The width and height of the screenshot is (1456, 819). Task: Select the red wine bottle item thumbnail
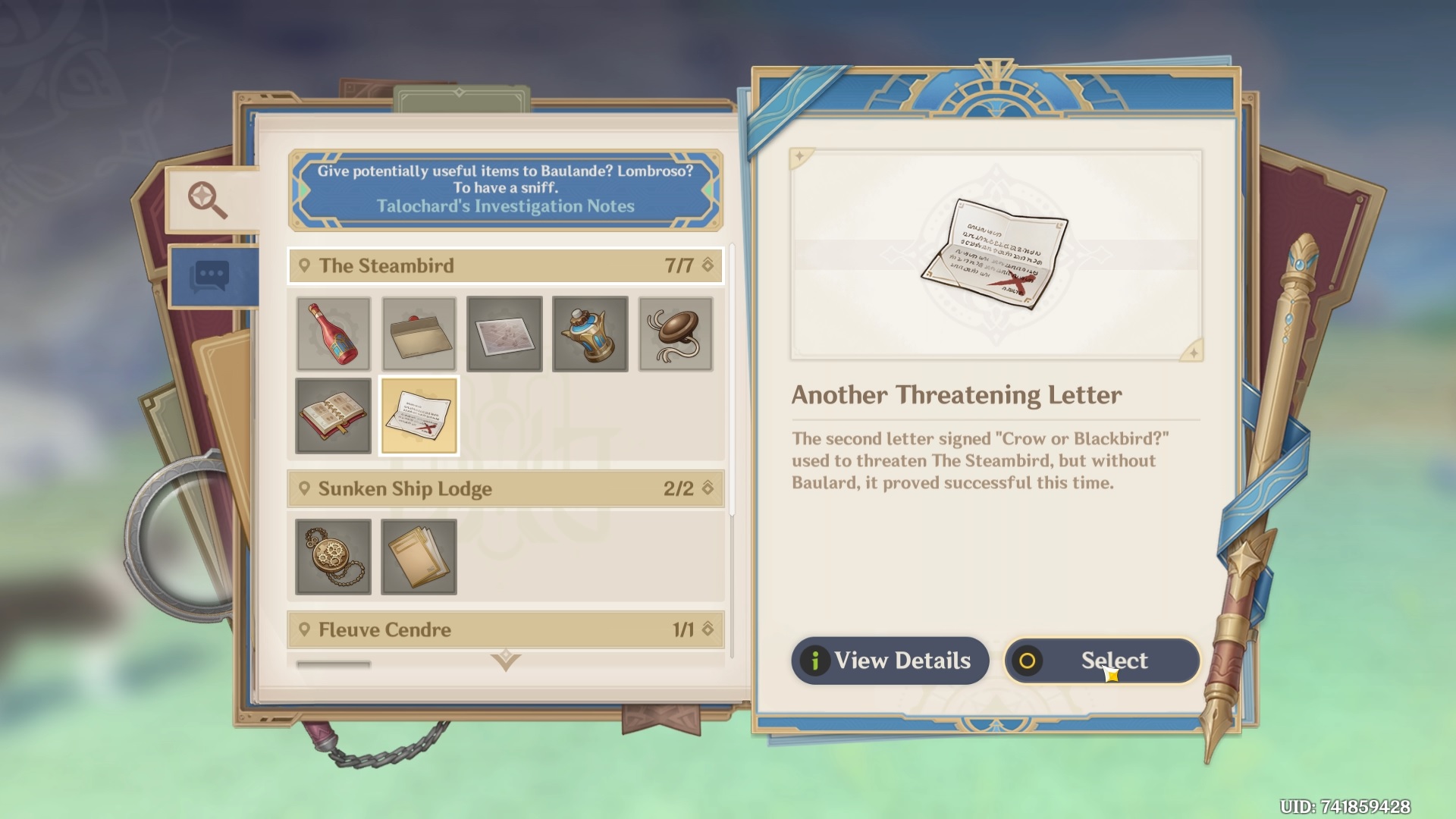[333, 334]
